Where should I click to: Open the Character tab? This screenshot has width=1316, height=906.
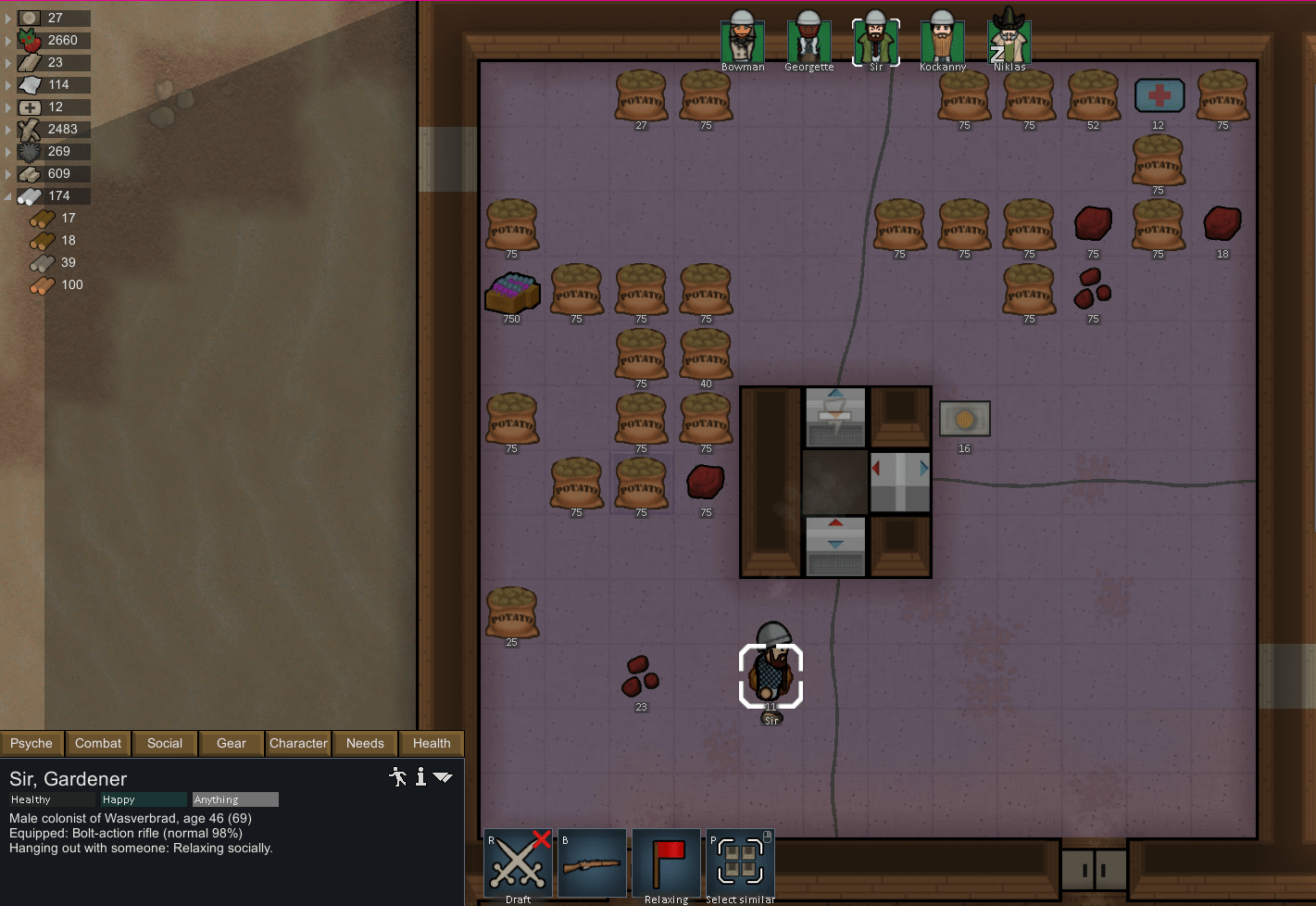297,743
